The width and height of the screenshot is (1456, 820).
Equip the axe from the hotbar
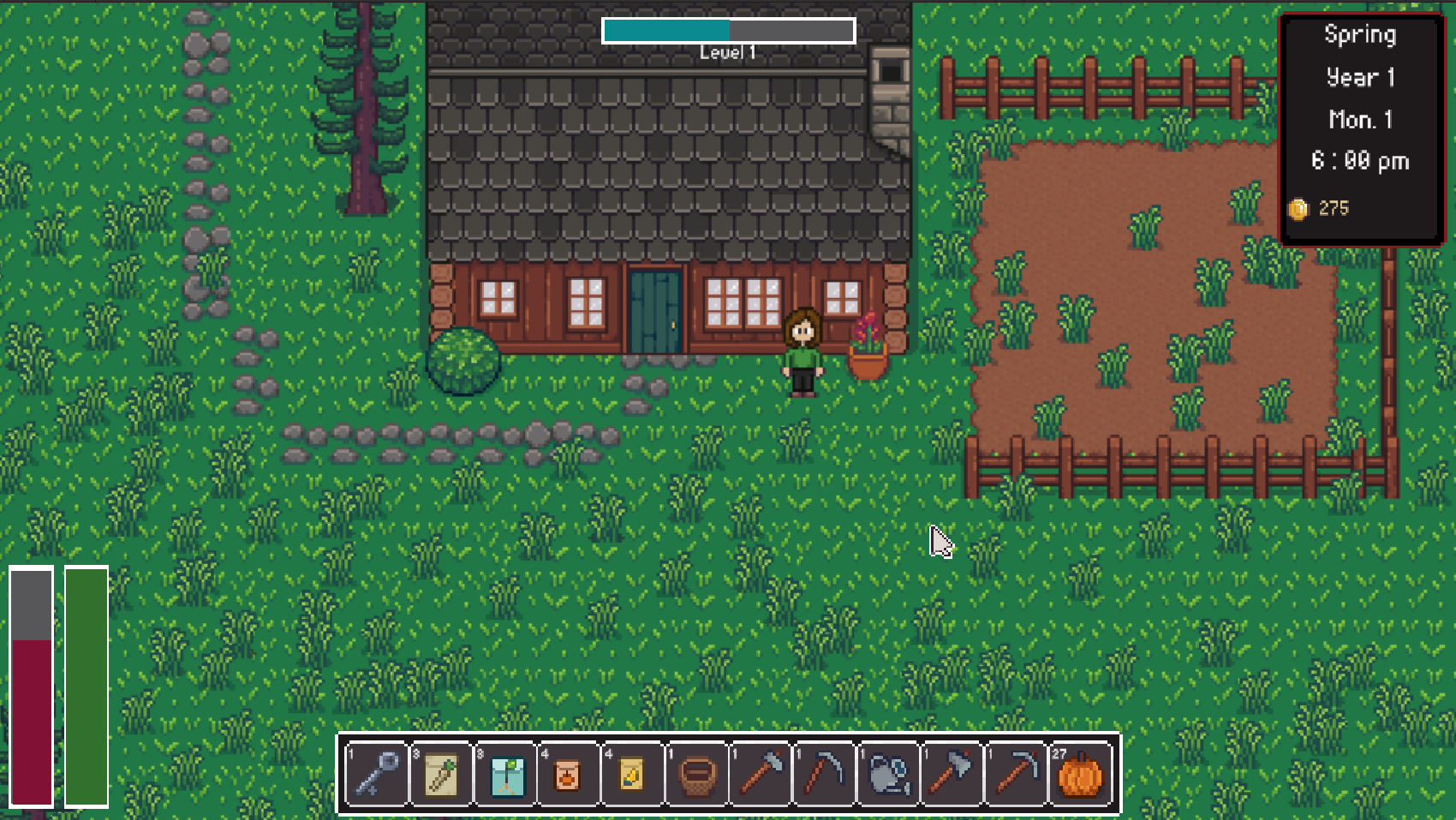click(x=952, y=775)
